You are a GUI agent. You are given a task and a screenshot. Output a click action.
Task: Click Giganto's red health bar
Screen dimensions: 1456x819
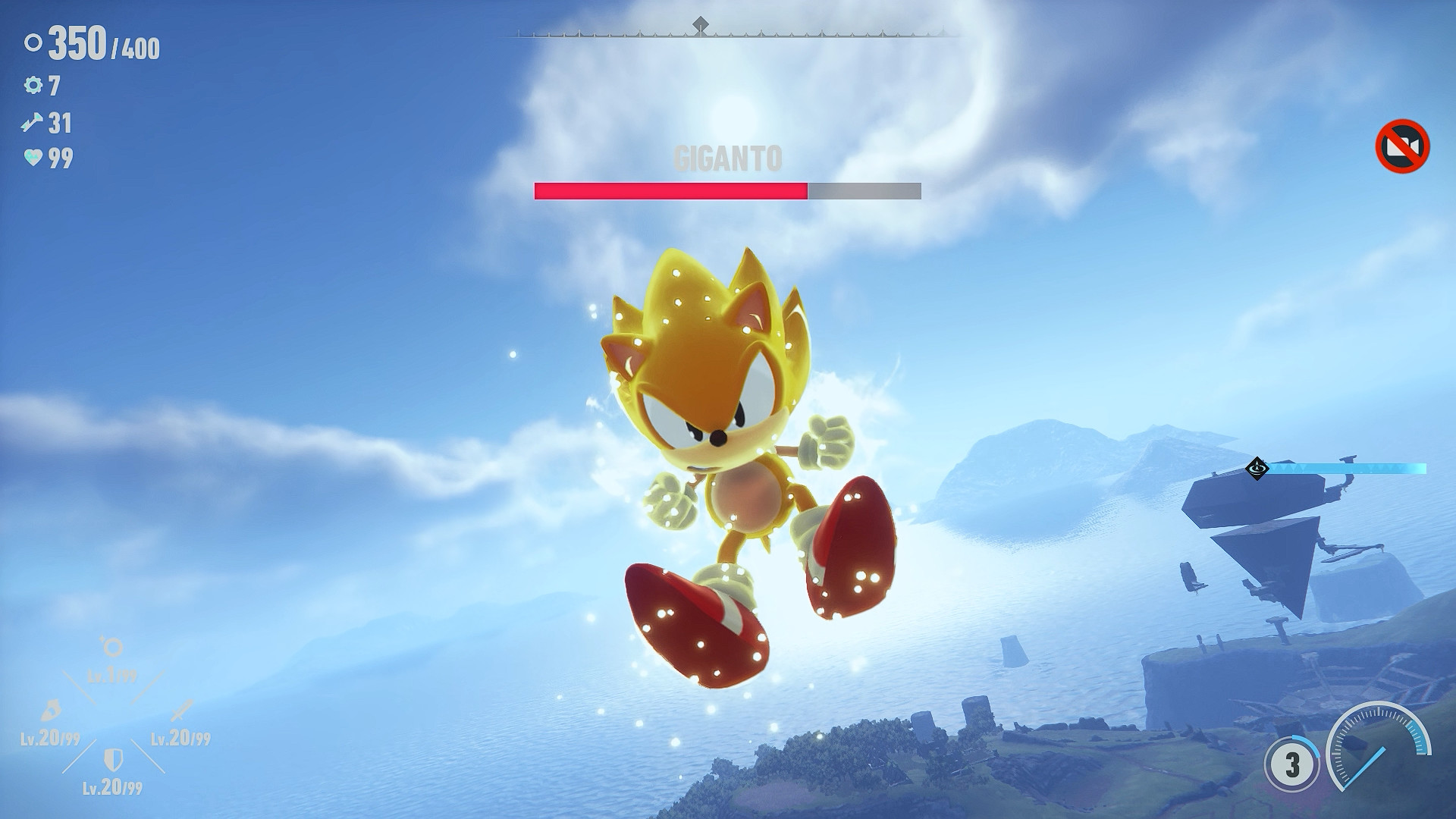(x=670, y=192)
